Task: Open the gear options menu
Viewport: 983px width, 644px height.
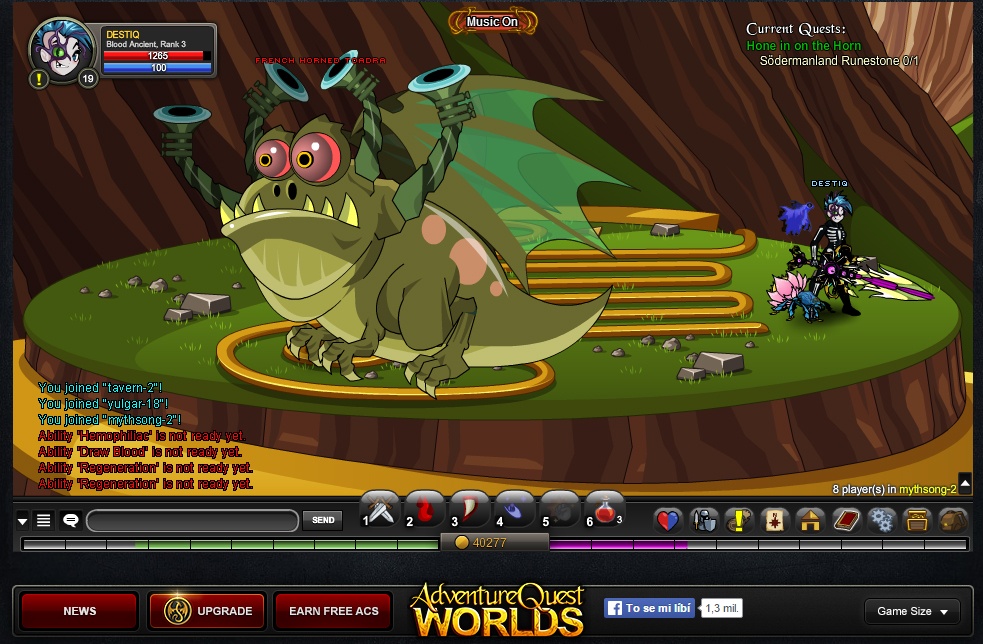Action: pos(881,520)
